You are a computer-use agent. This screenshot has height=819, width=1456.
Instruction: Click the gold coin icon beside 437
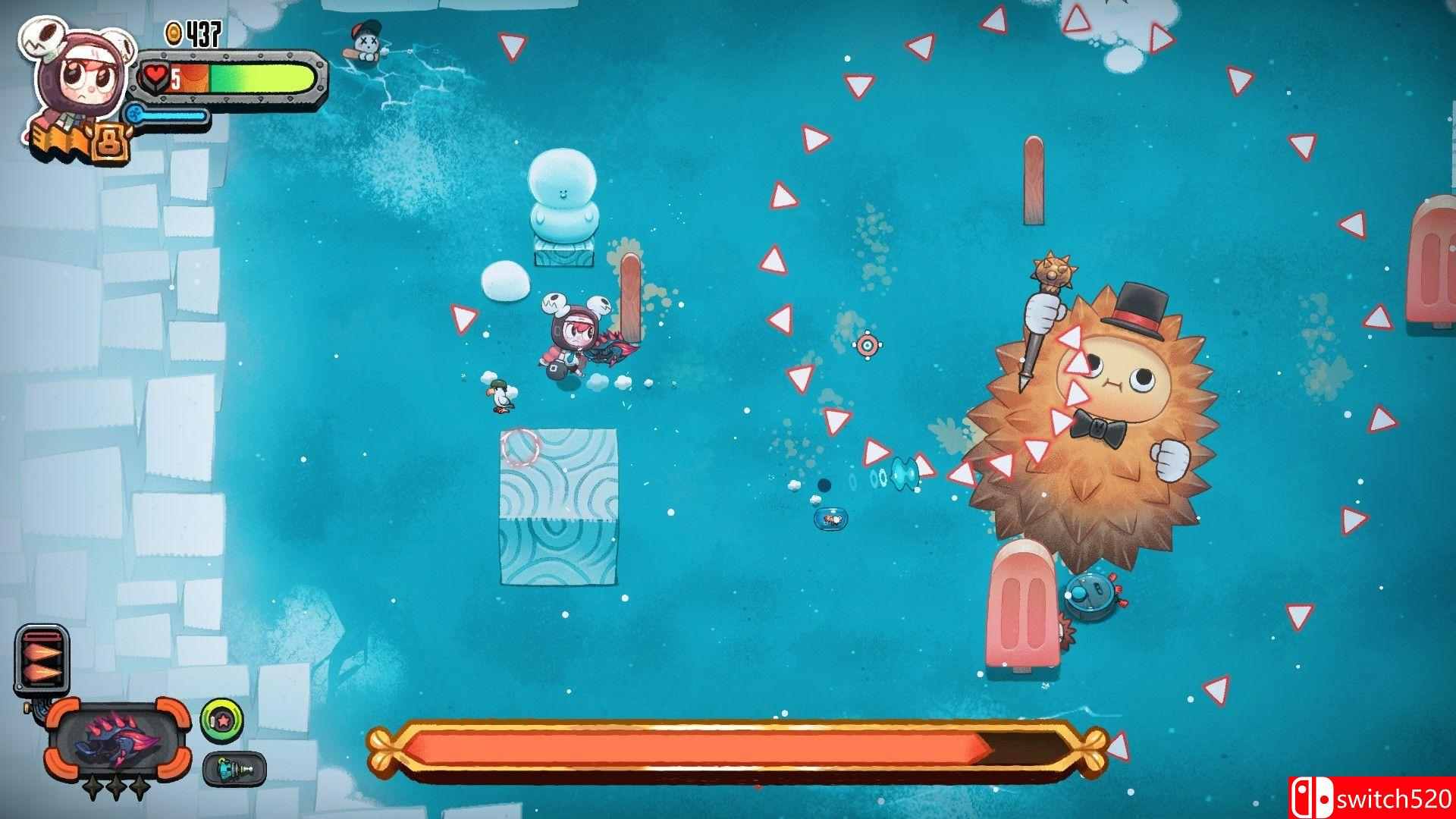[173, 32]
